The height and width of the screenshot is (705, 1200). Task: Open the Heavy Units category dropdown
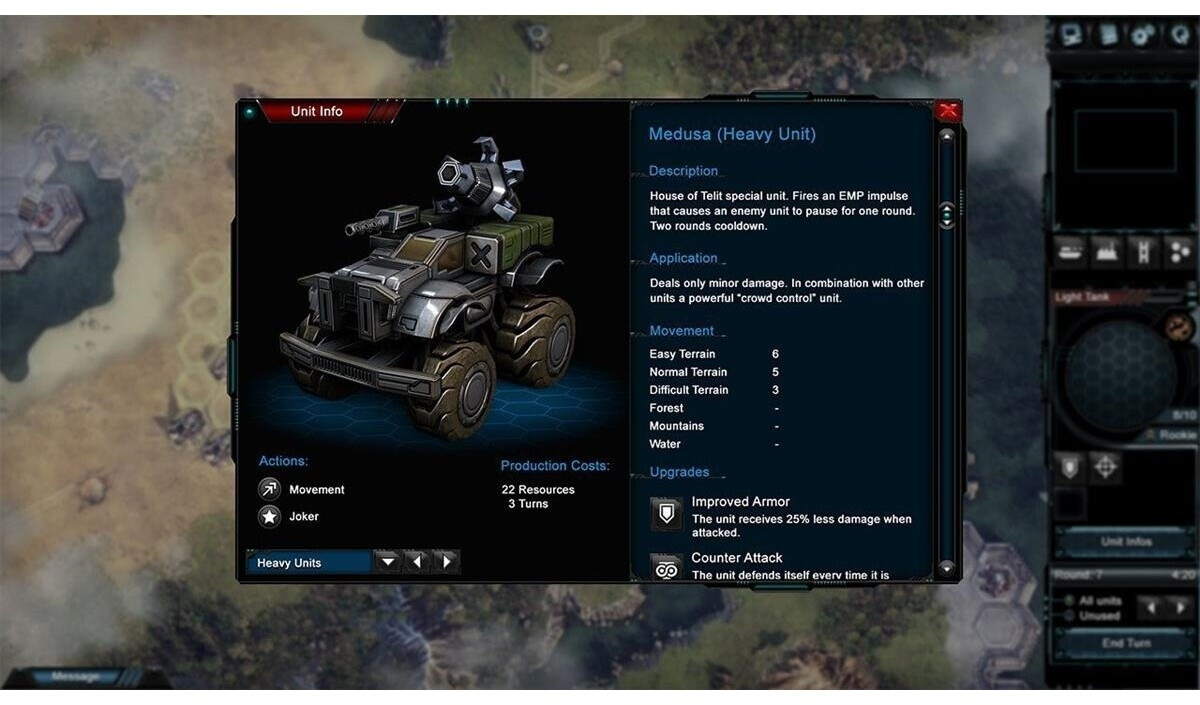388,562
